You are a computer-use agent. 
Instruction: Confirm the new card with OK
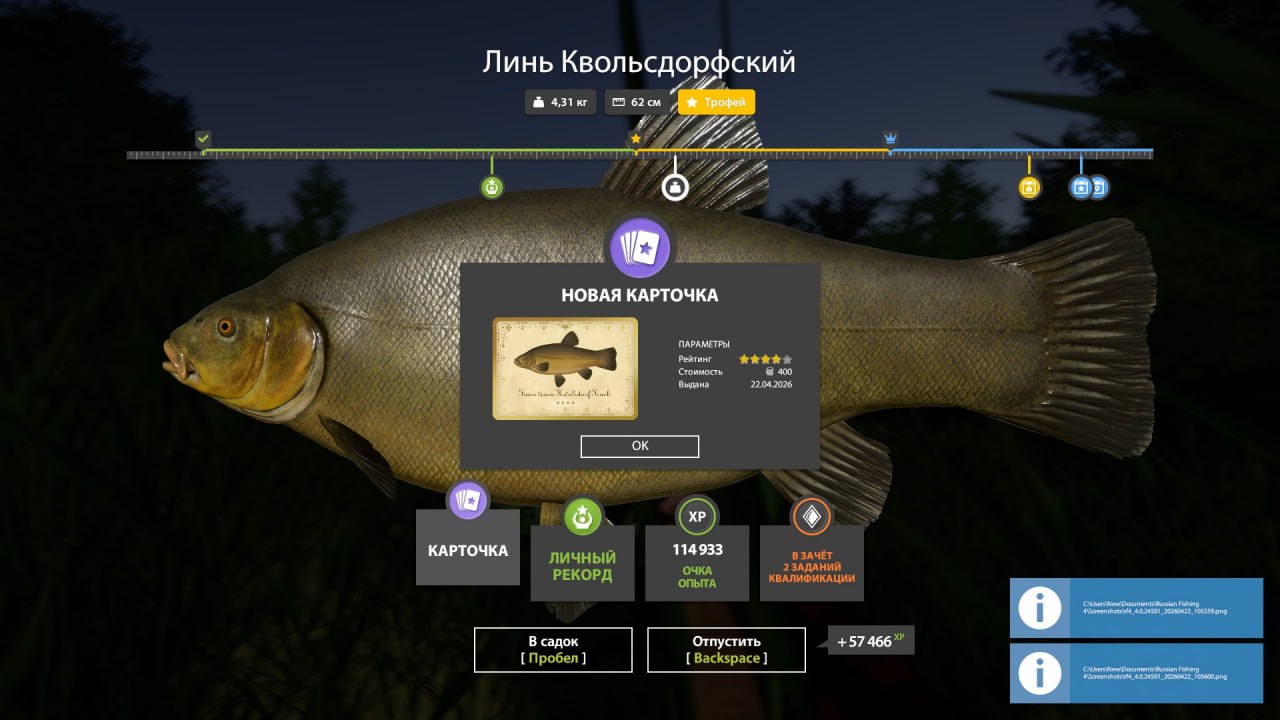click(x=640, y=446)
